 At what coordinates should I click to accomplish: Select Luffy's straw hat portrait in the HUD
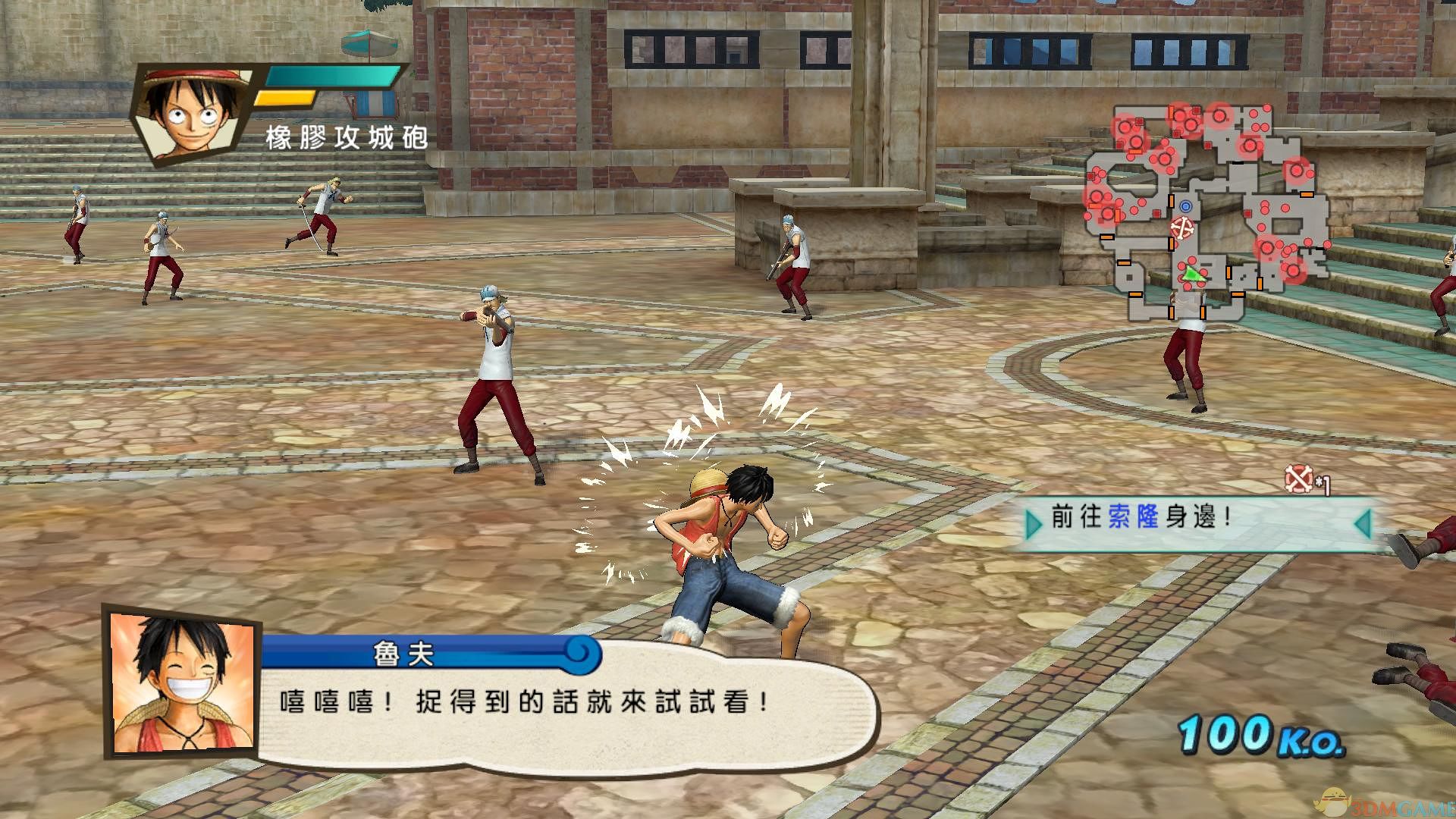(193, 114)
